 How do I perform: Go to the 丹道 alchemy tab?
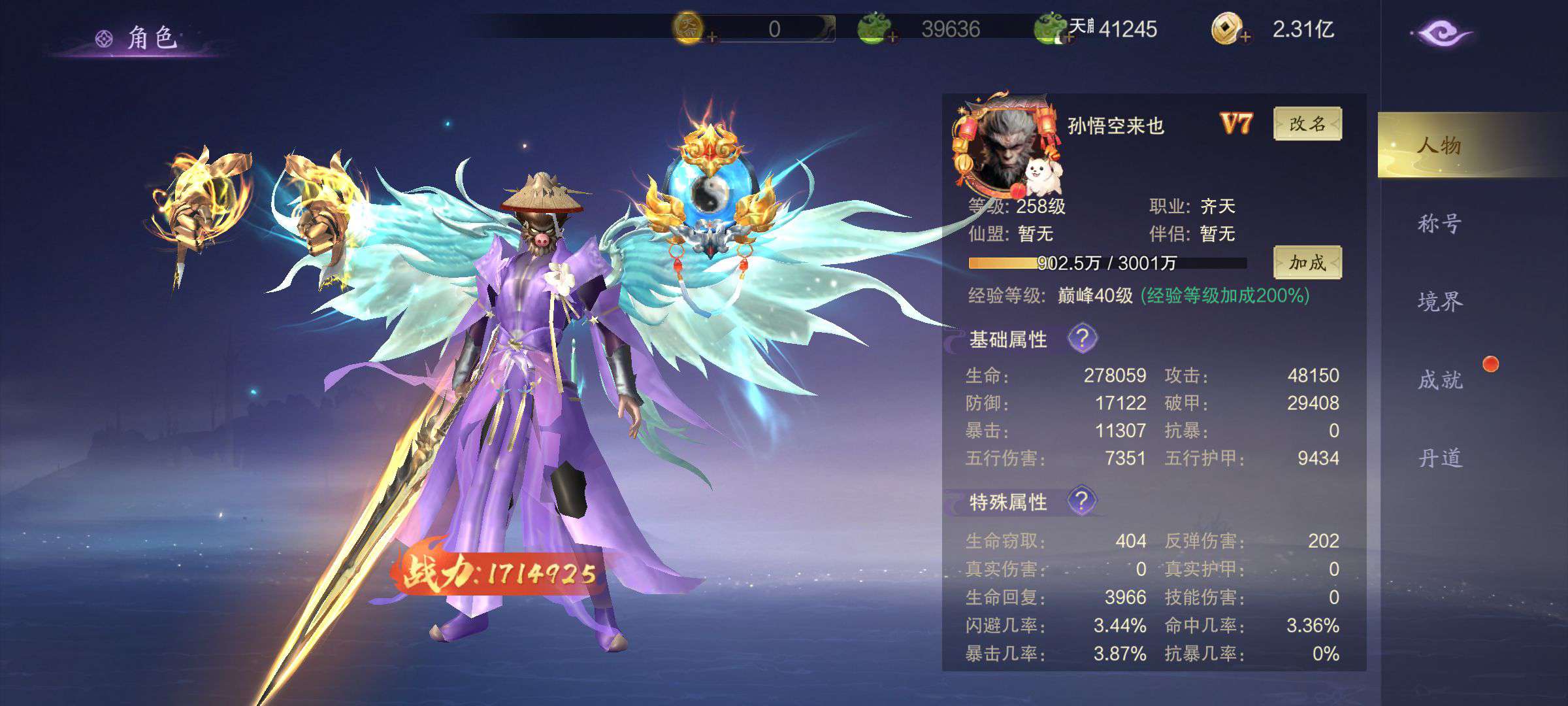coord(1439,458)
